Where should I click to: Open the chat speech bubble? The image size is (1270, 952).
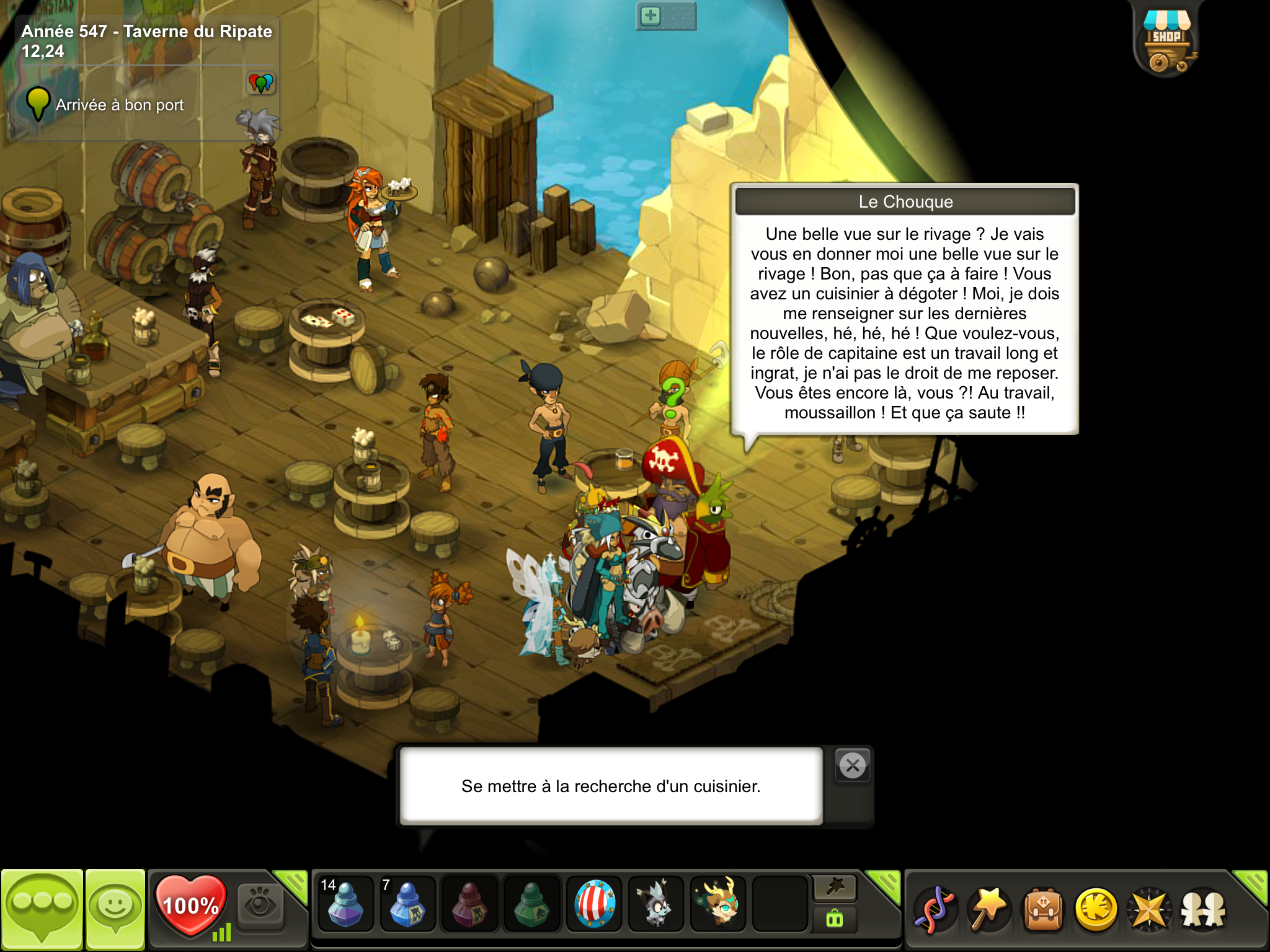[42, 907]
